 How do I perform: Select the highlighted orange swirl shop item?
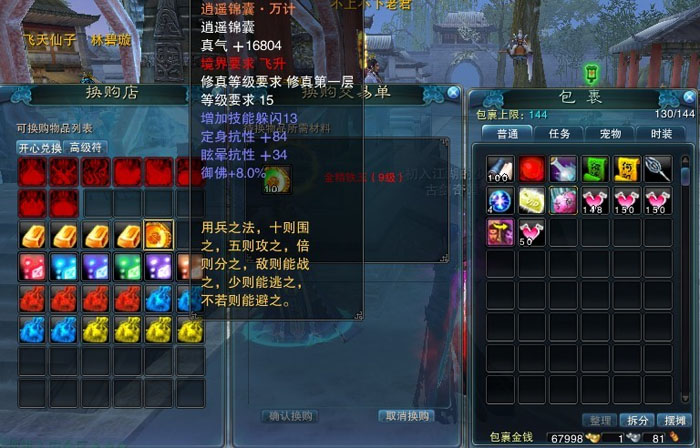tap(158, 236)
